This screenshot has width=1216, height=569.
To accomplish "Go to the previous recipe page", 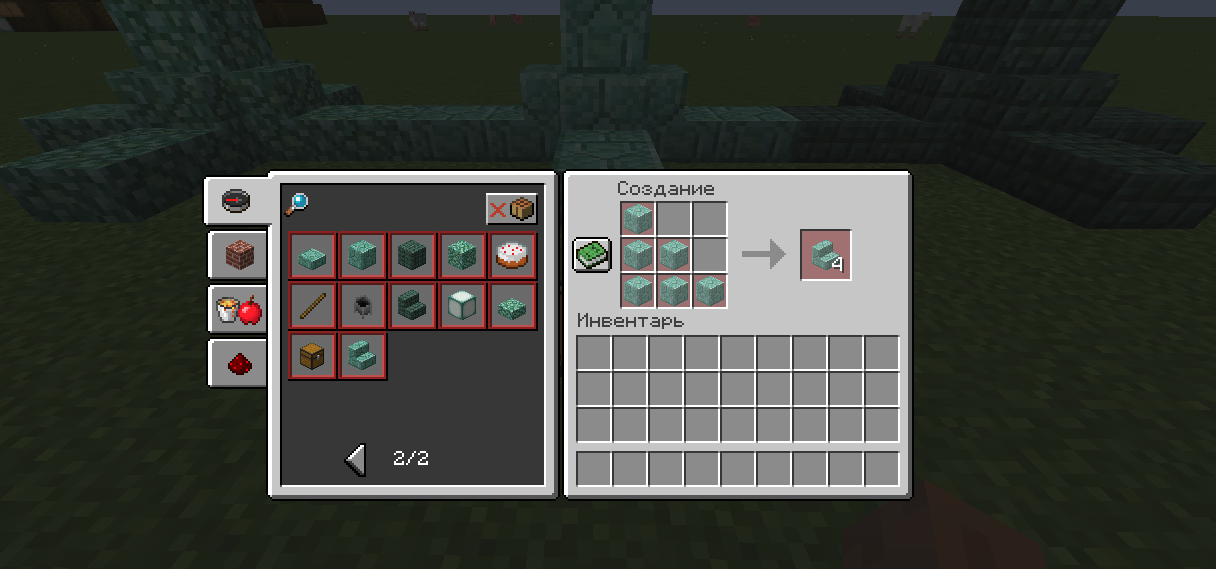I will (x=356, y=459).
